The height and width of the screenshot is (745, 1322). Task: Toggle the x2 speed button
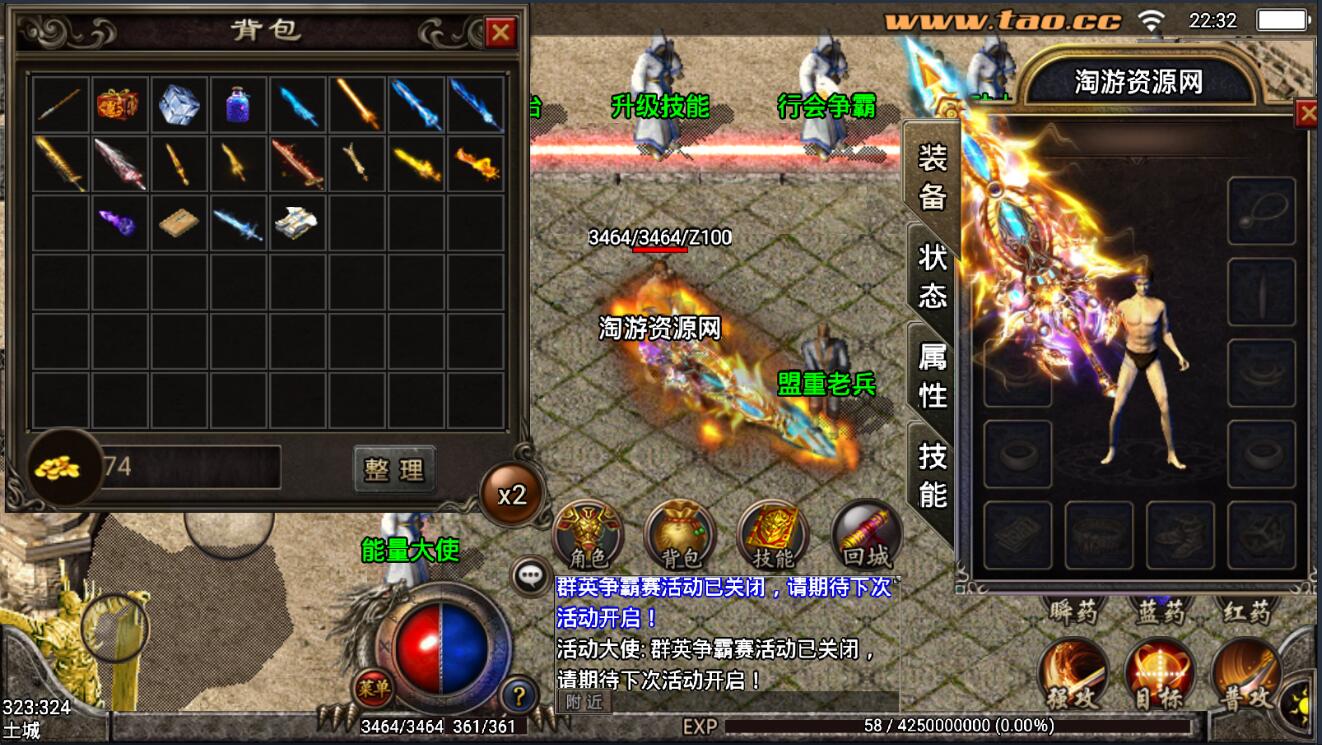[x=512, y=494]
